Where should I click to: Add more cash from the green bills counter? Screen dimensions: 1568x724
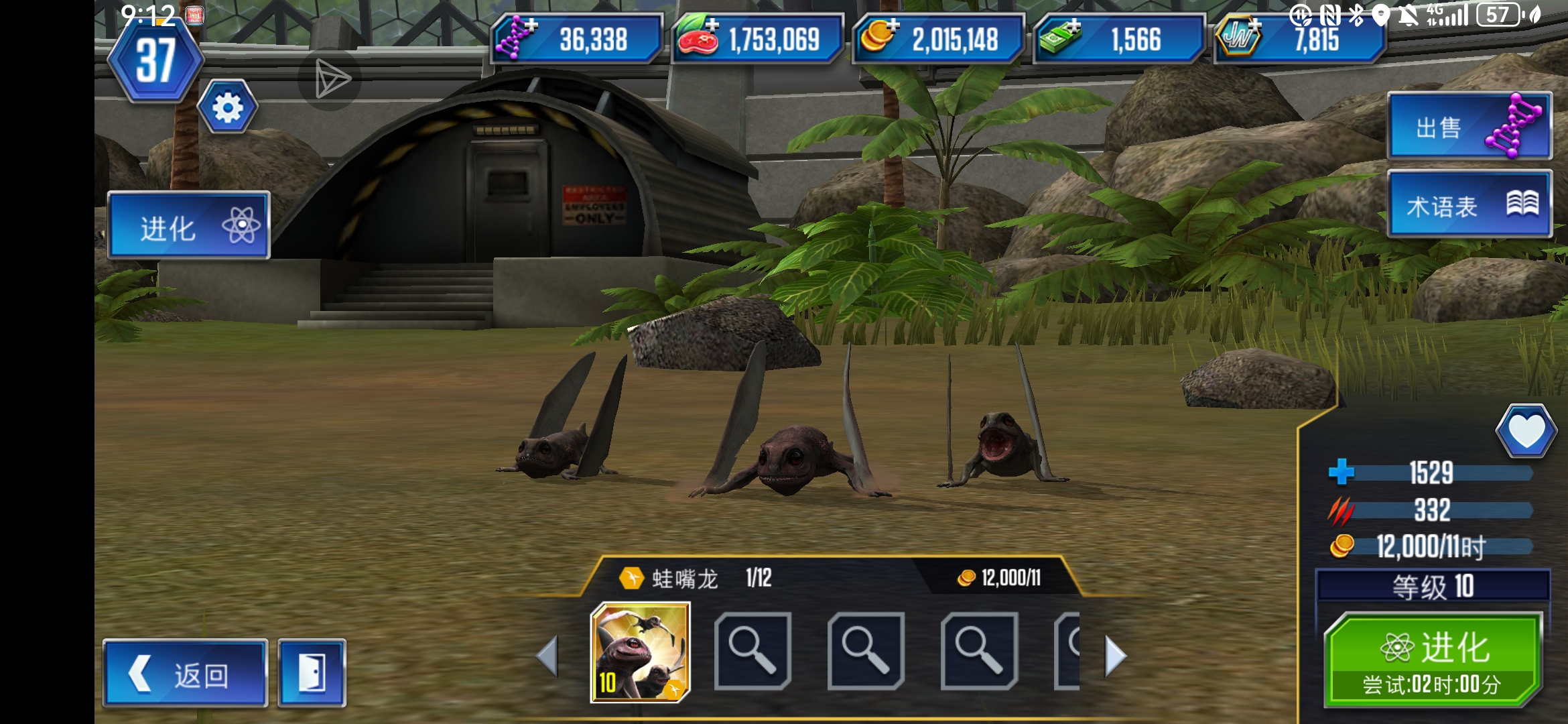(x=1060, y=37)
